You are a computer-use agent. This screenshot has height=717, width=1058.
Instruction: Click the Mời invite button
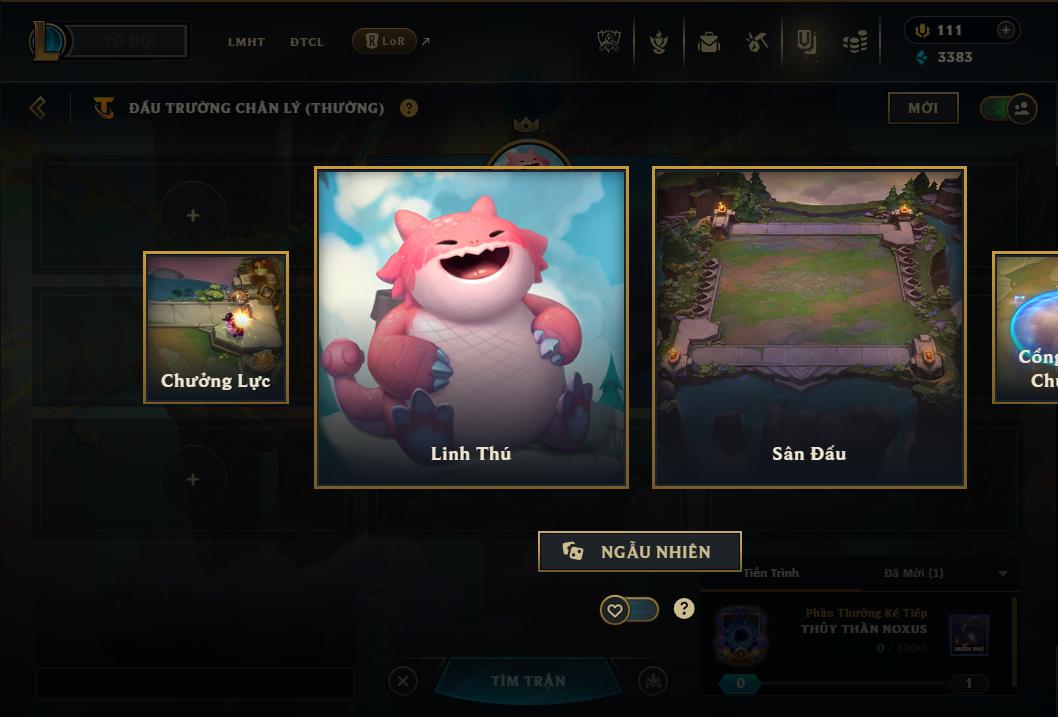(923, 108)
